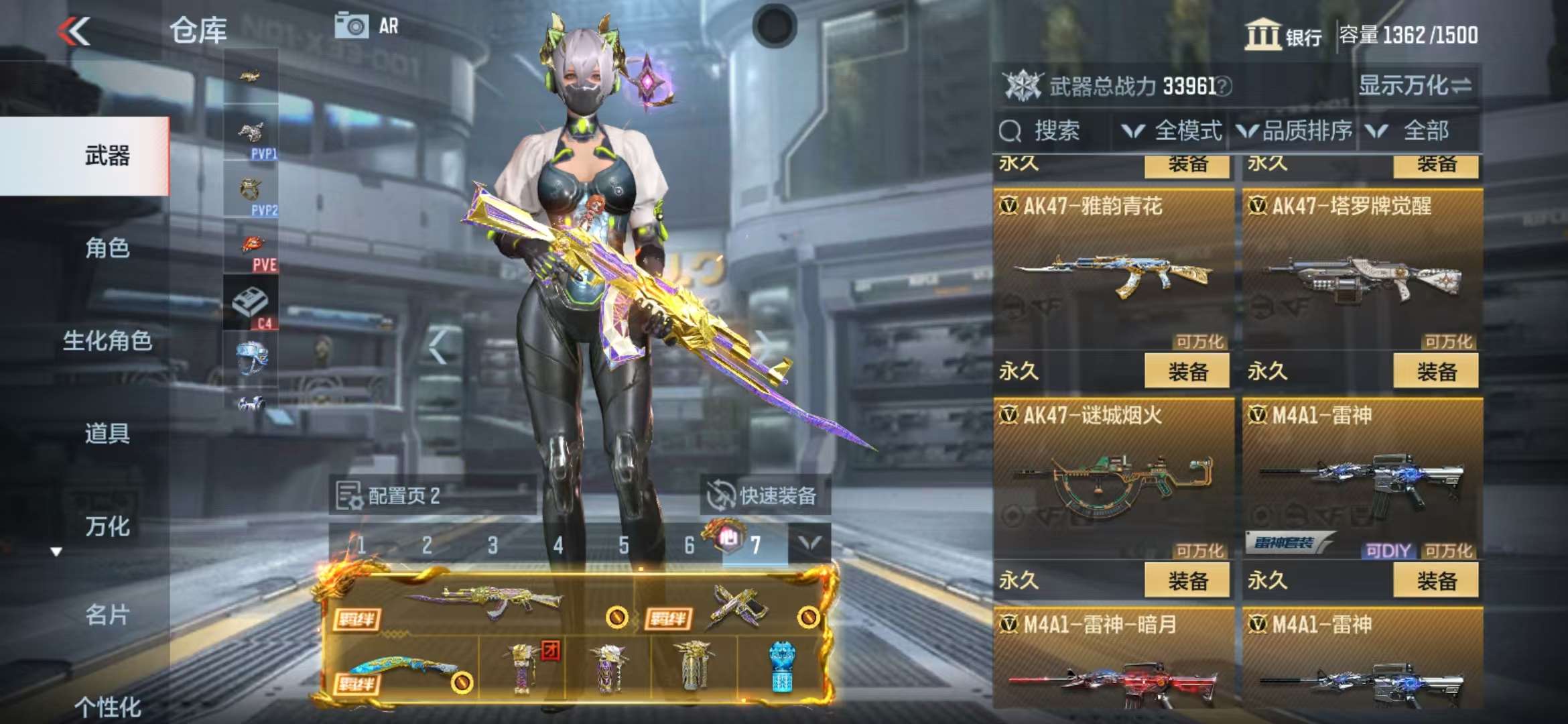The height and width of the screenshot is (724, 1568).
Task: Activate 快速装备 quick equip
Action: coord(765,496)
